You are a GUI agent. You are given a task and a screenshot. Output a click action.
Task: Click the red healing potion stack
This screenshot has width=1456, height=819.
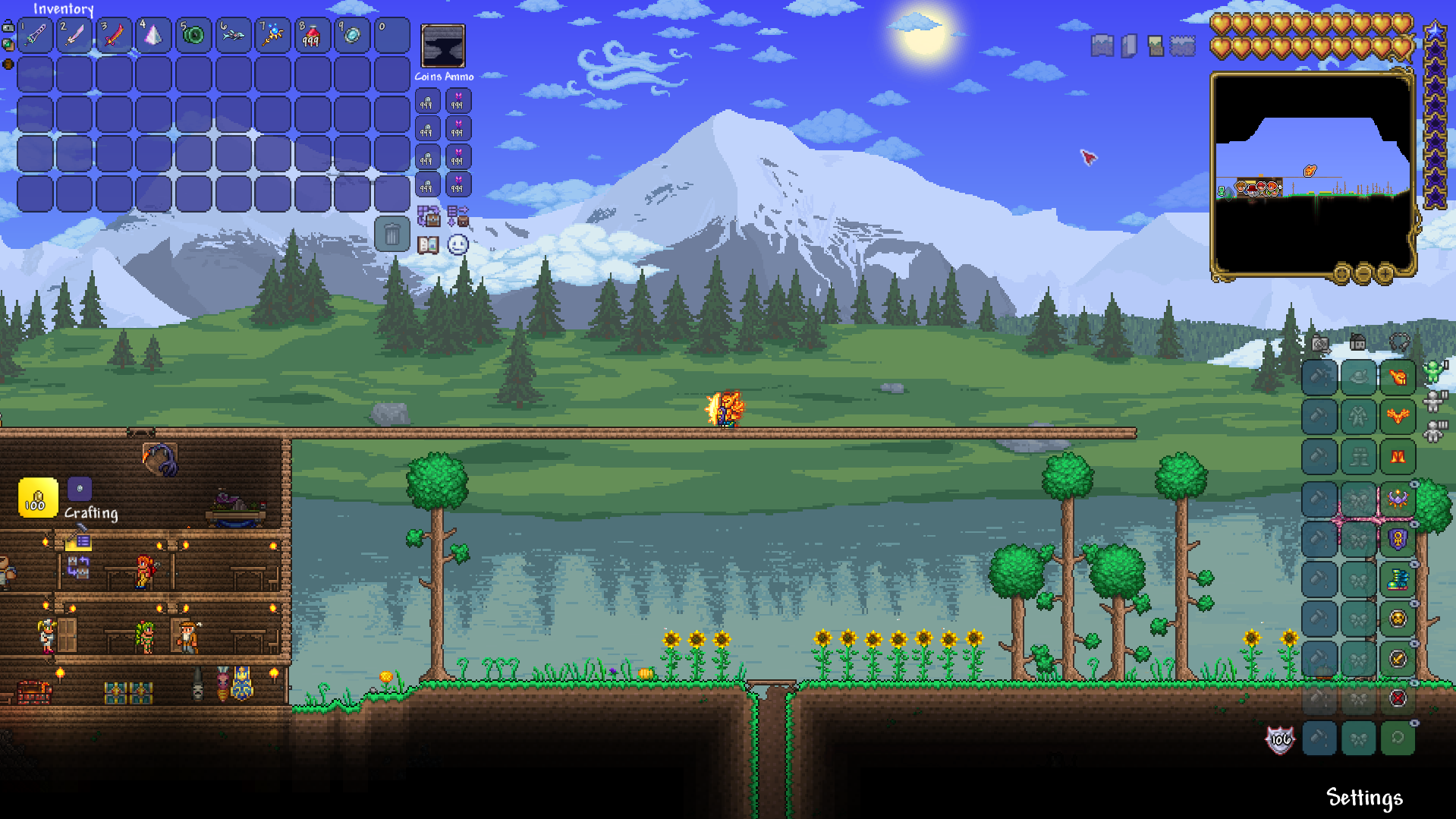(312, 35)
